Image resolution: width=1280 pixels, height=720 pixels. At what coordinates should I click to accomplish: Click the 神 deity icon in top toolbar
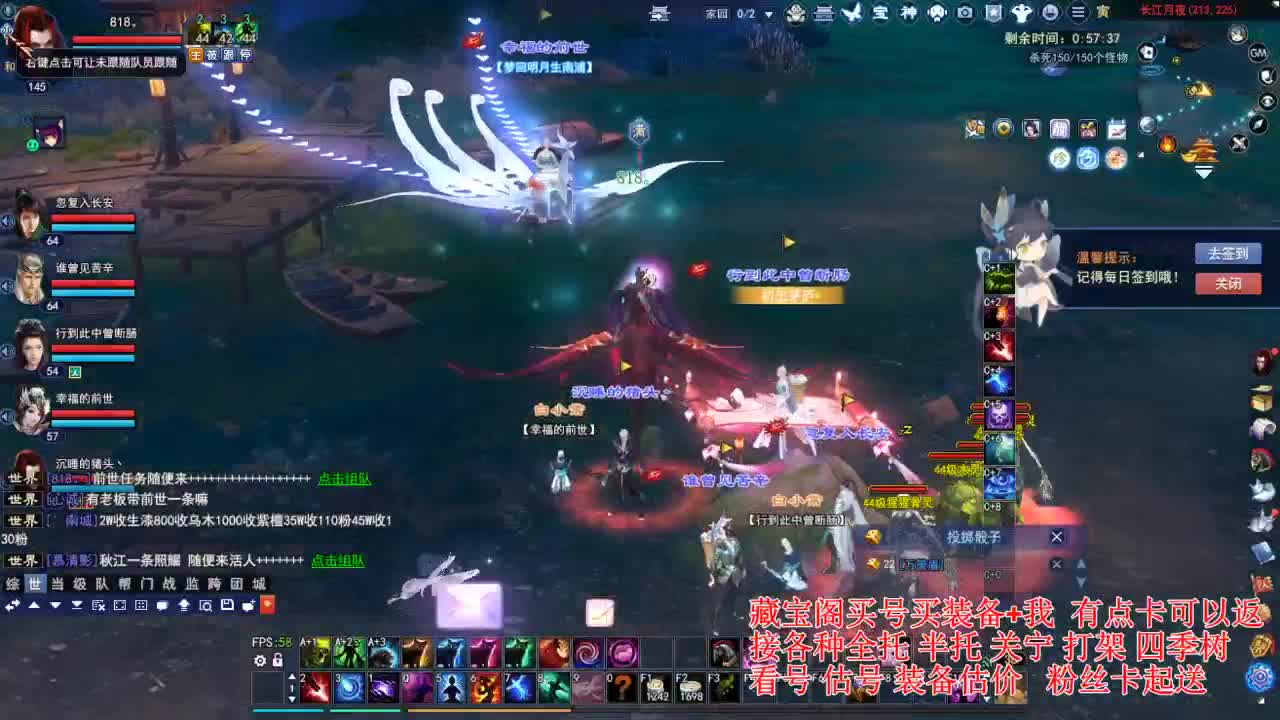click(x=907, y=13)
